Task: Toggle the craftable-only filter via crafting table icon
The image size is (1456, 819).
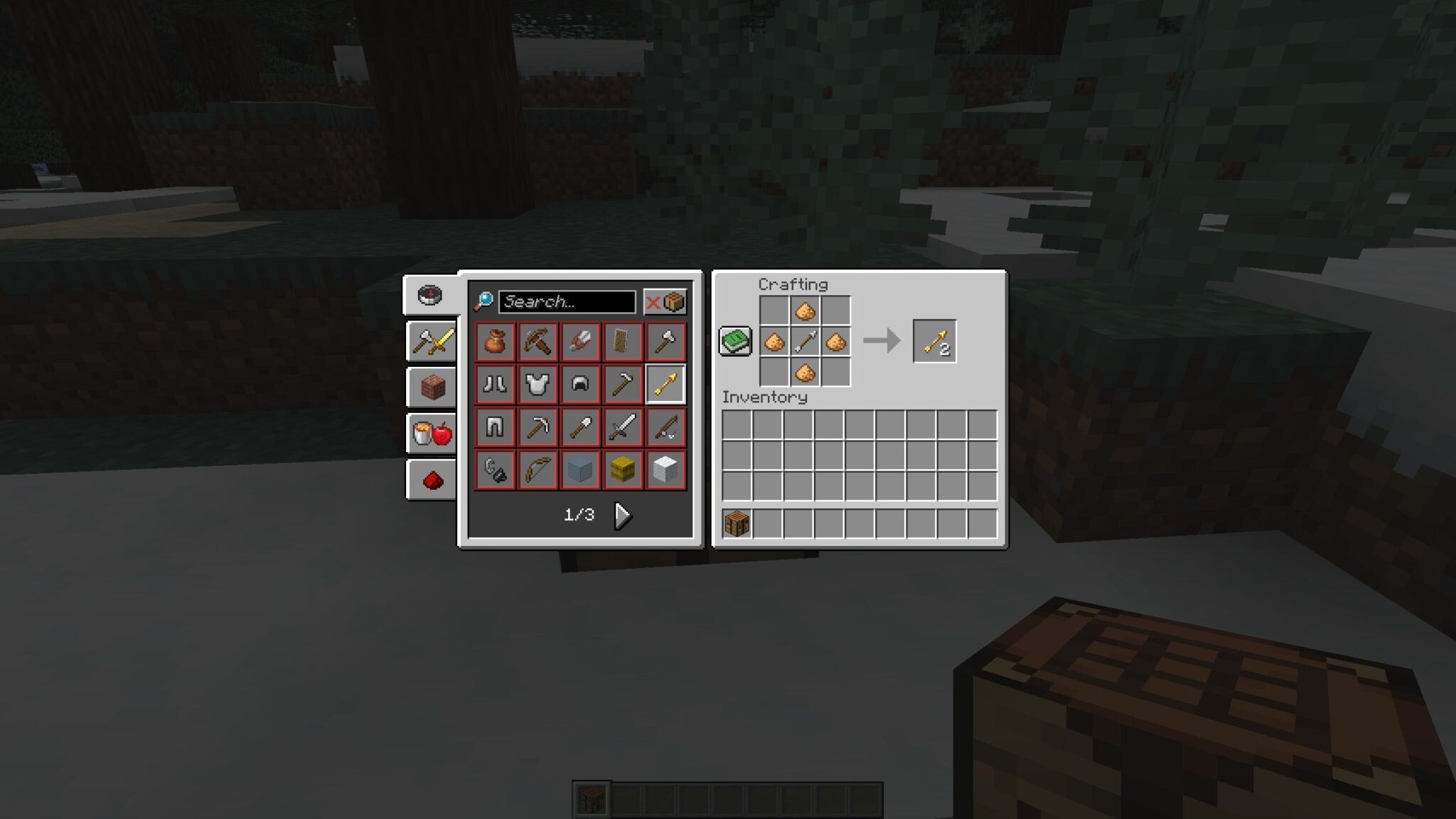Action: pos(673,301)
